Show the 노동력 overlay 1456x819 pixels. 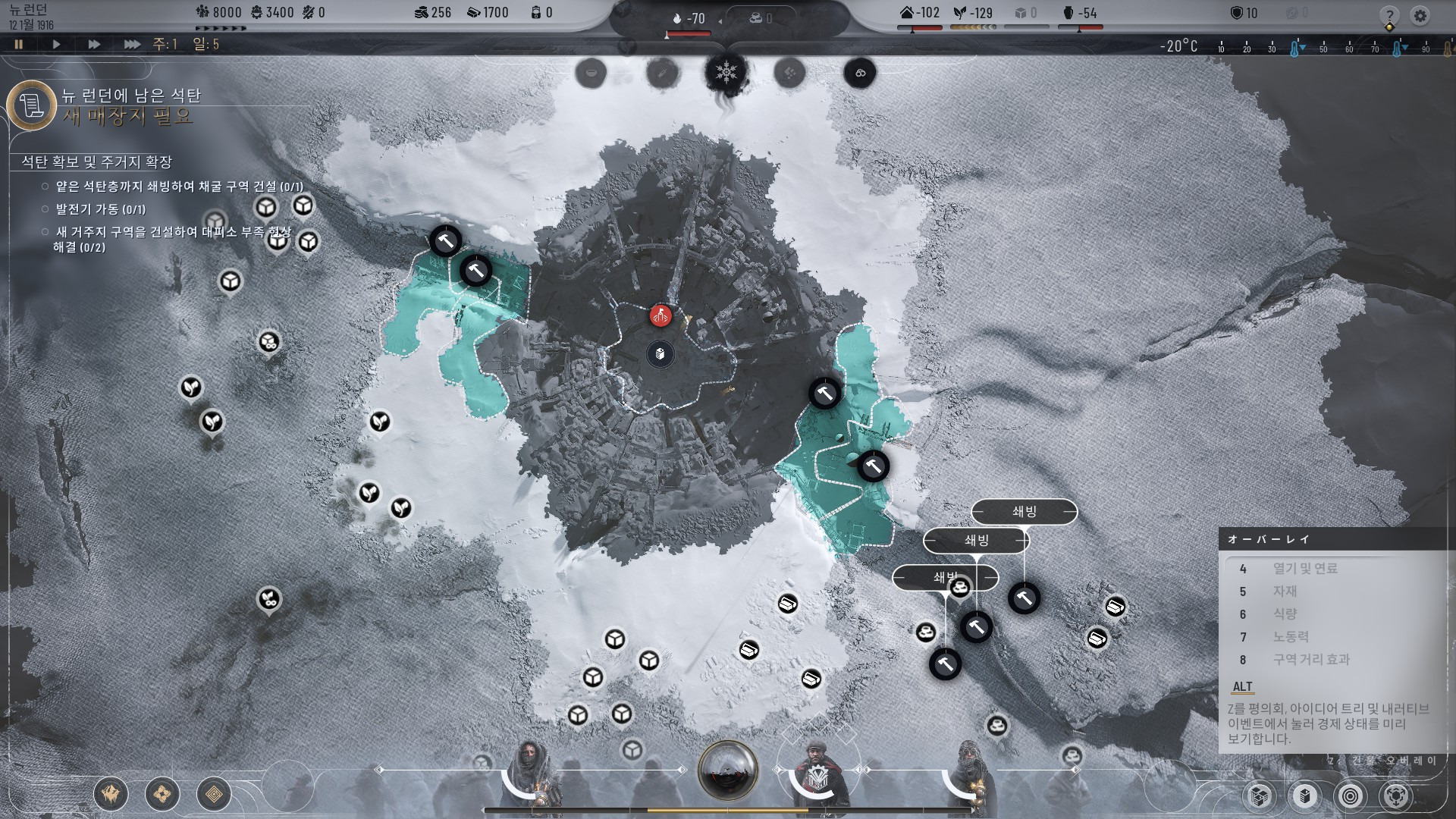pos(1290,637)
